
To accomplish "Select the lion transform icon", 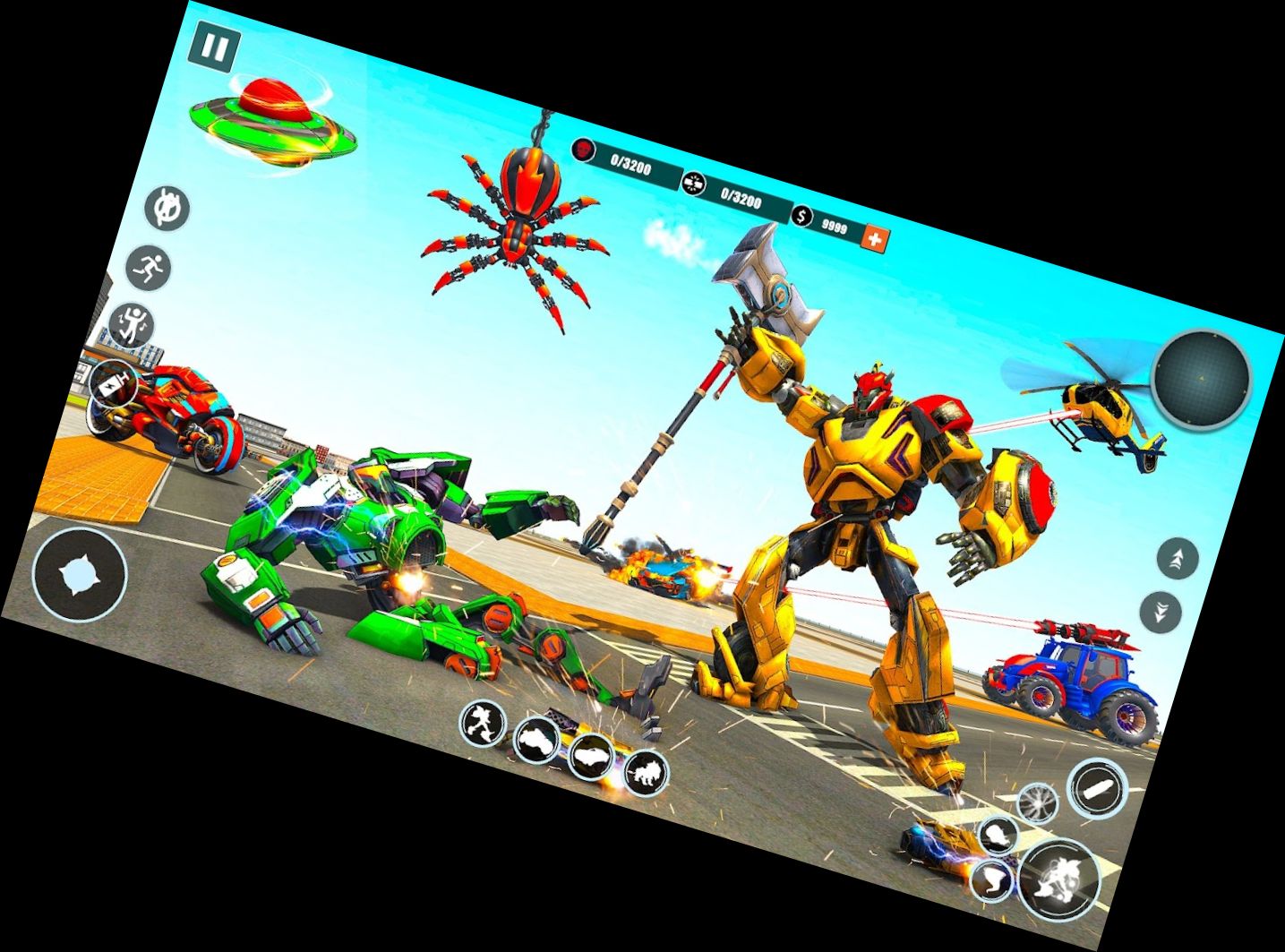I will [x=648, y=775].
